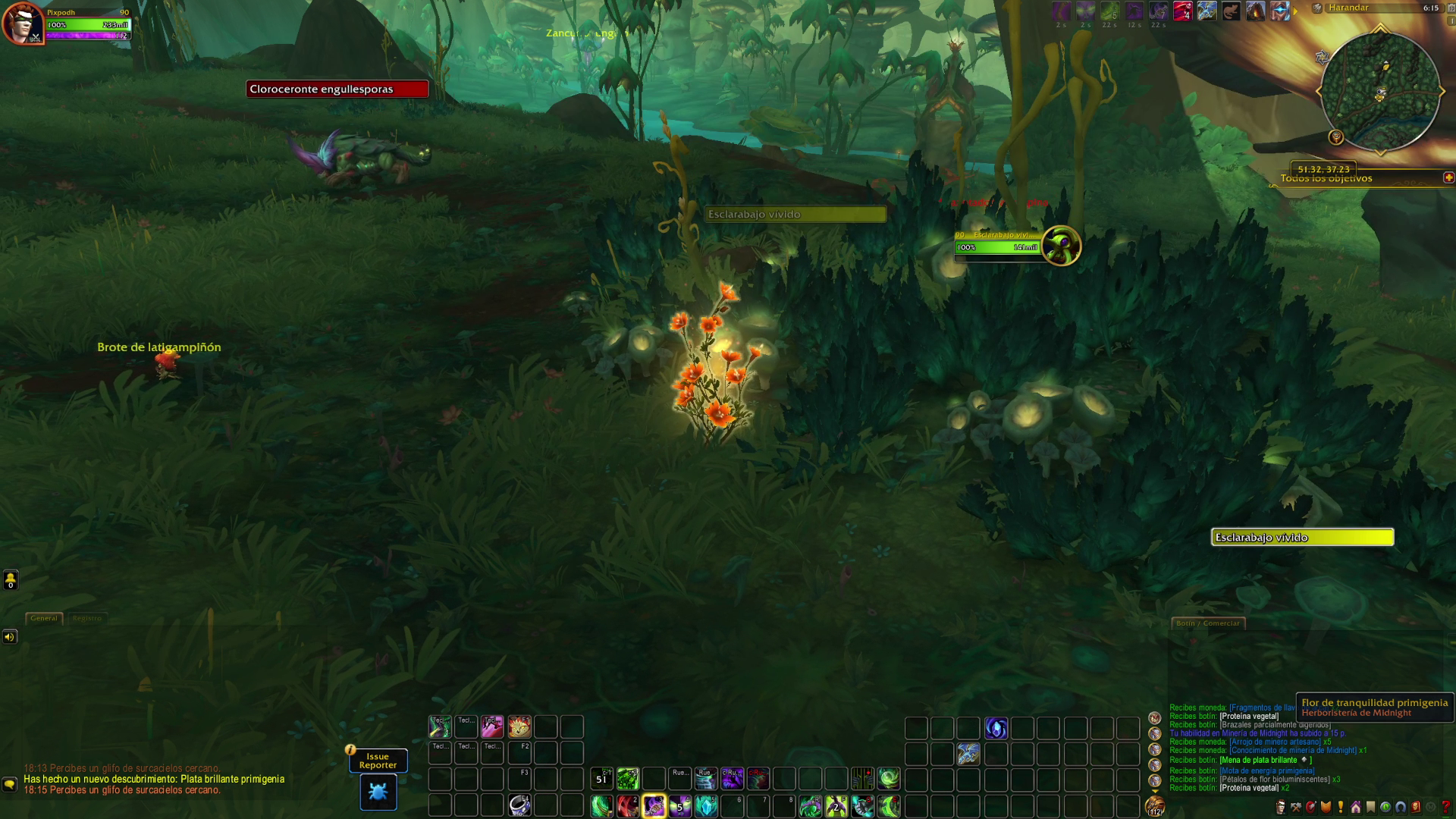Click the blue bug report icon

378,792
